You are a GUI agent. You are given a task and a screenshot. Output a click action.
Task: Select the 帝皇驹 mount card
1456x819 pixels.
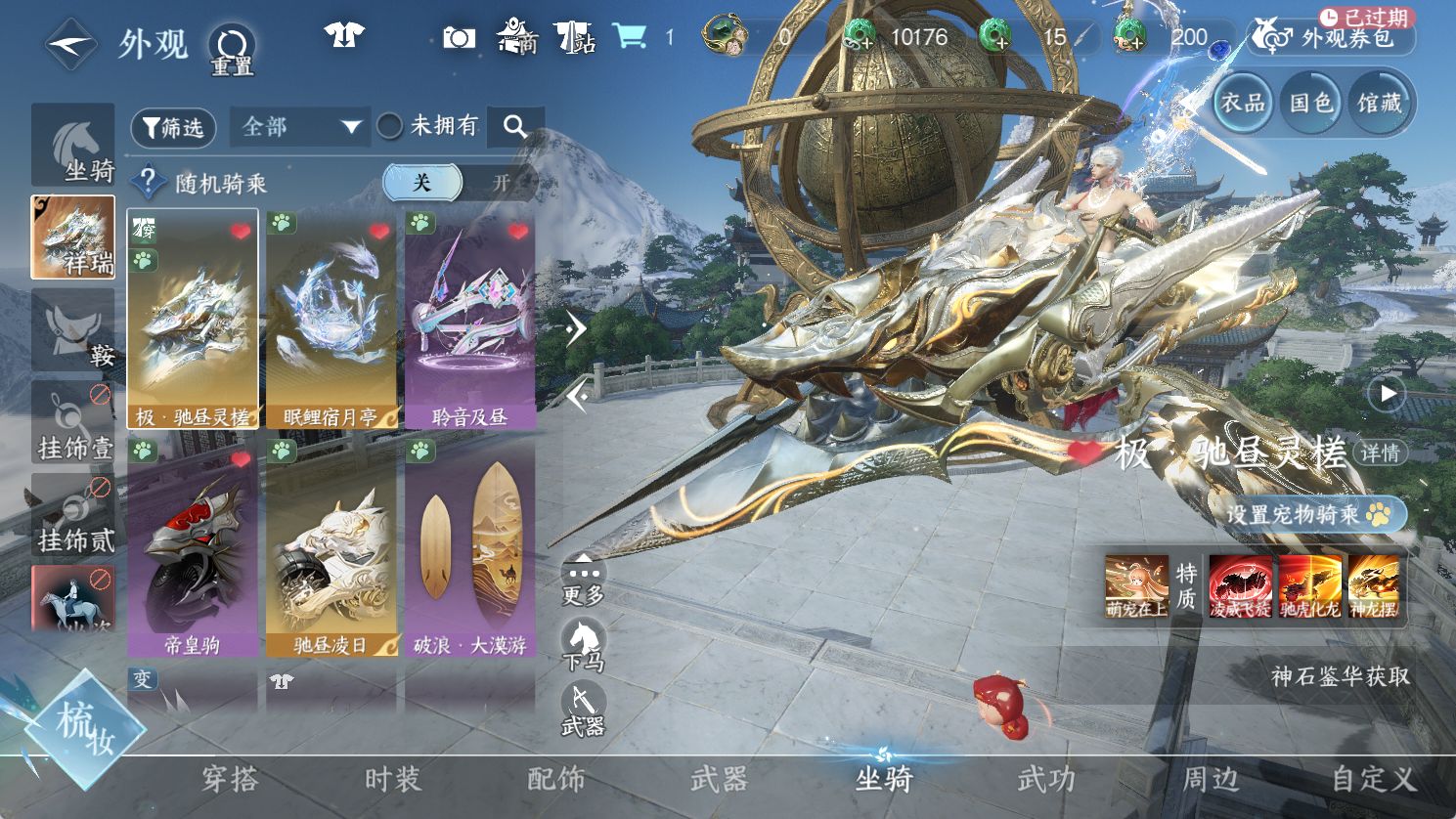[x=192, y=546]
